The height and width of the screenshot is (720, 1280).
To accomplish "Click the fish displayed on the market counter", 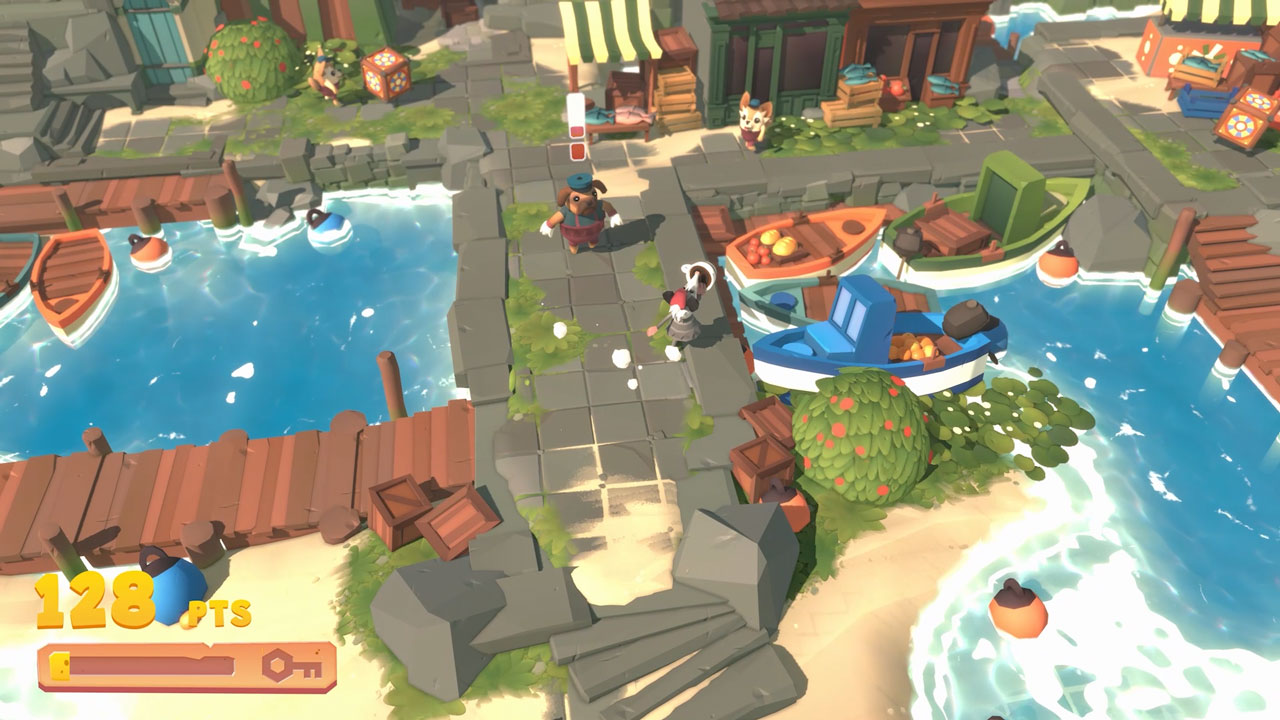I will pos(623,115).
